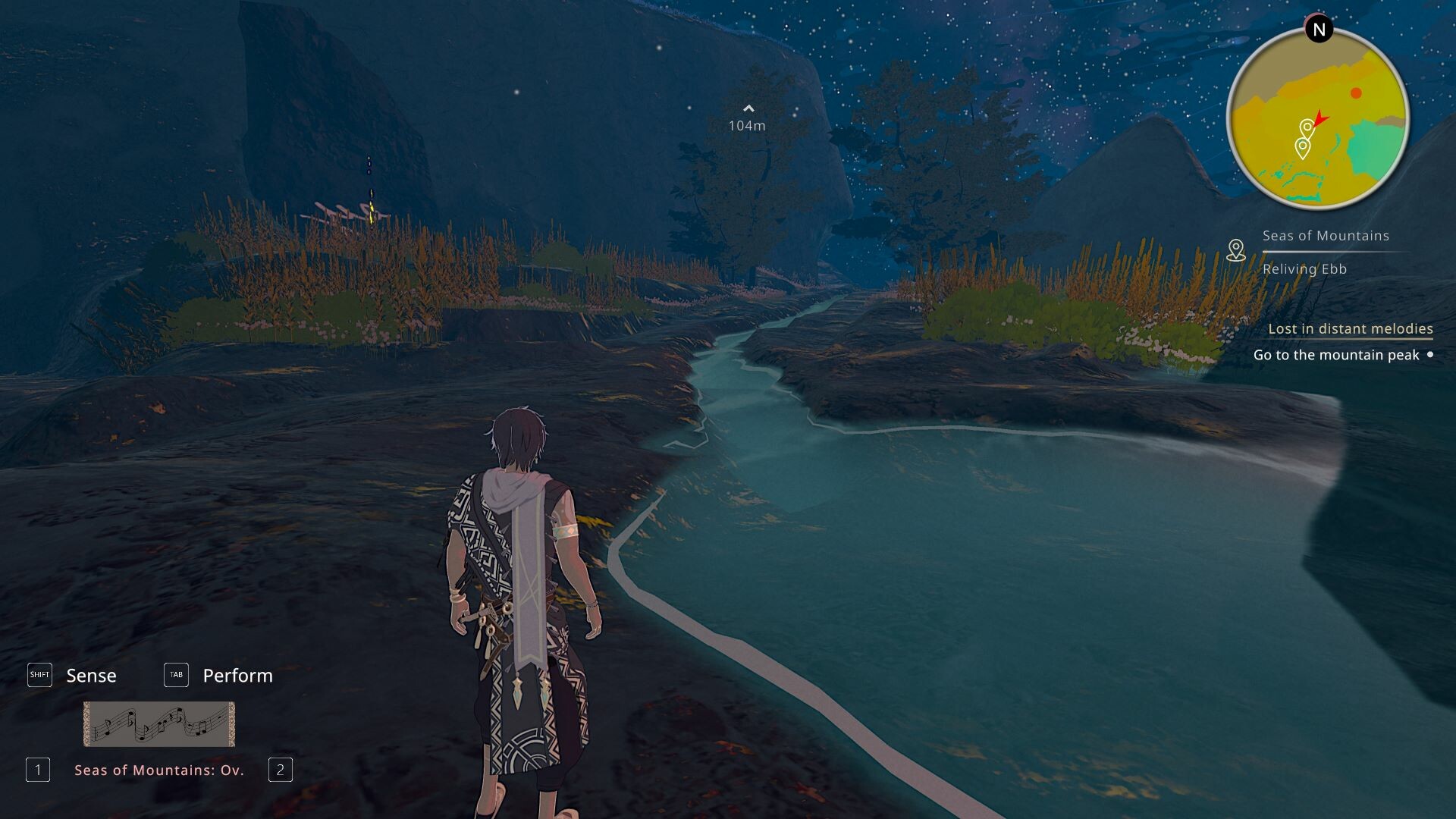This screenshot has height=819, width=1456.
Task: Open the circular minimap
Action: tap(1318, 118)
